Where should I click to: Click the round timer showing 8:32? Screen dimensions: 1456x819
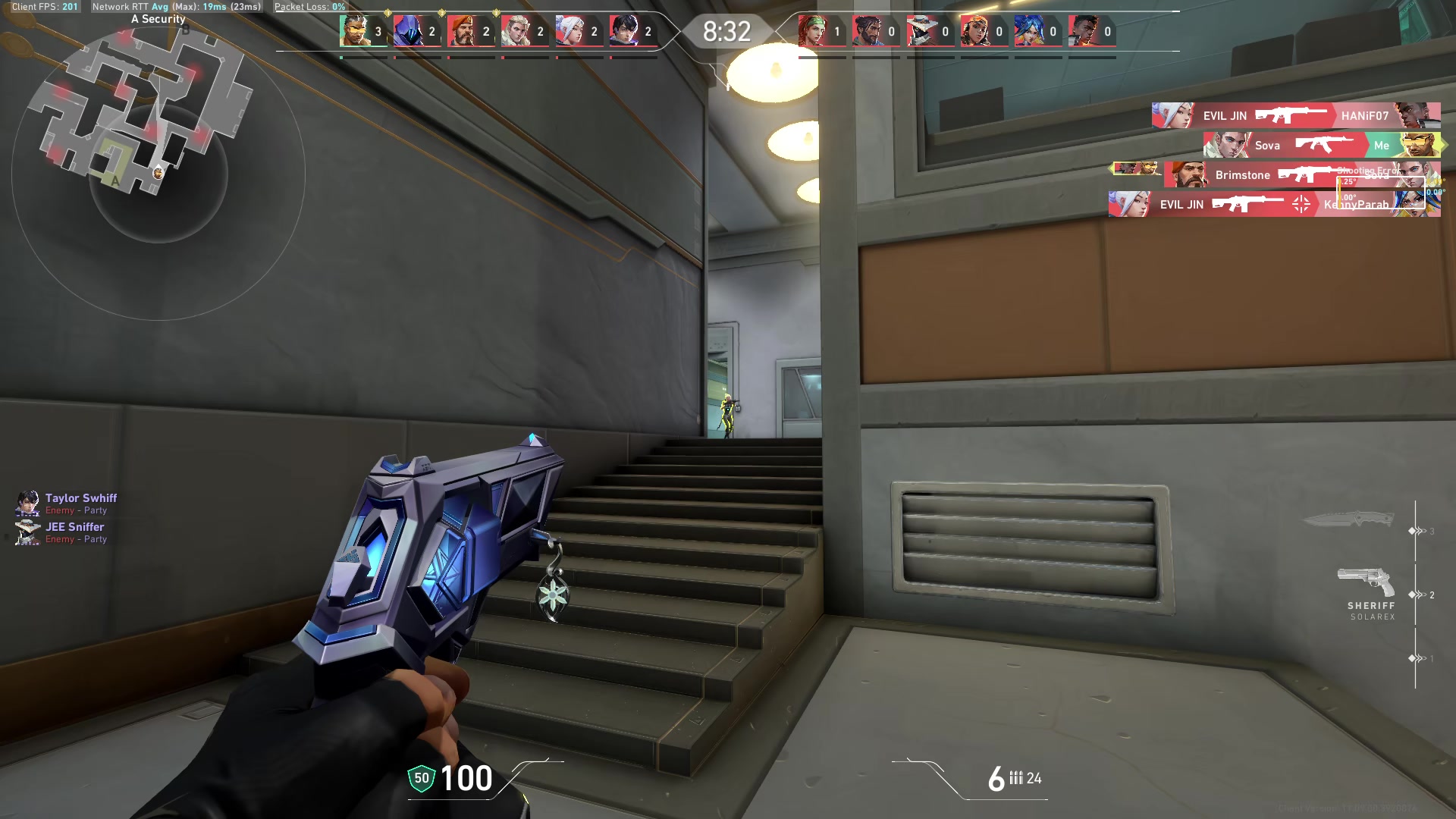[726, 33]
